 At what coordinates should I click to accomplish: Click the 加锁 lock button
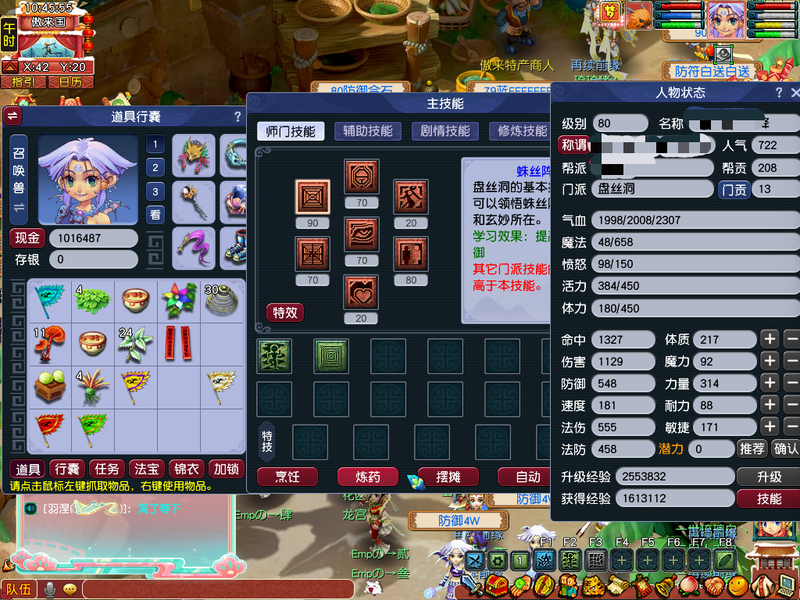click(226, 469)
